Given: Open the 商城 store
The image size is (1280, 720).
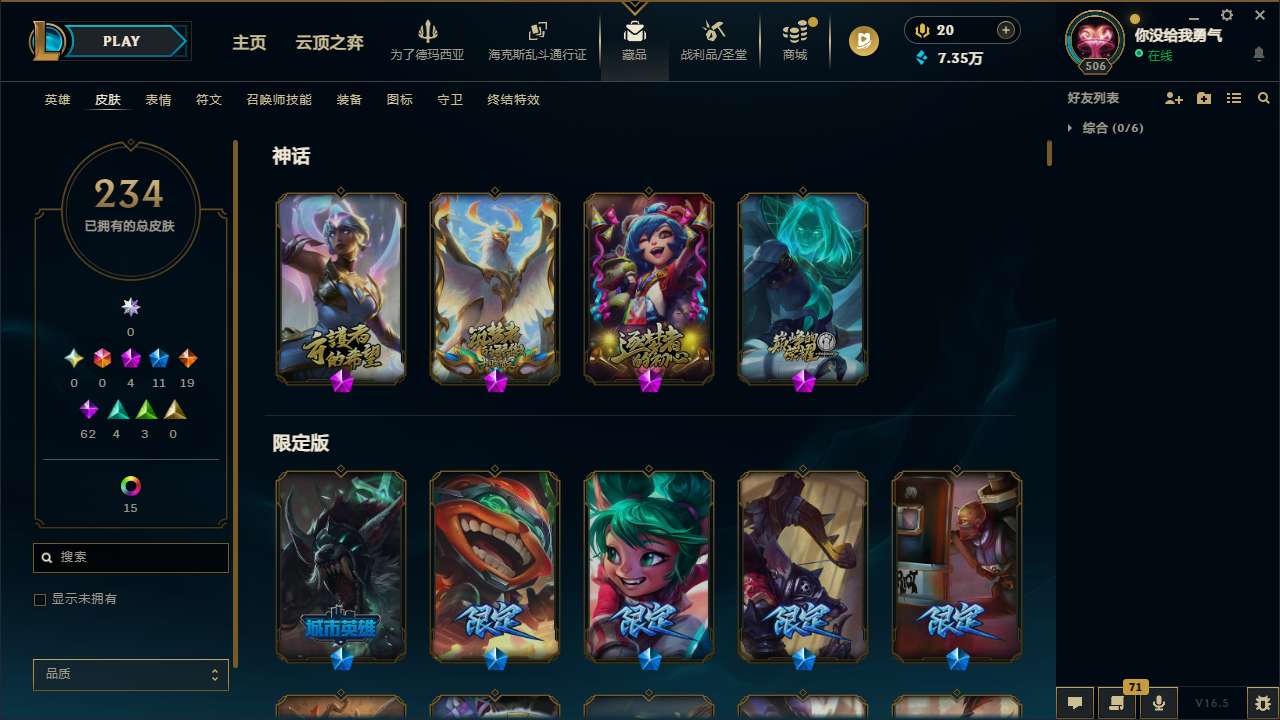Looking at the screenshot, I should [x=795, y=40].
